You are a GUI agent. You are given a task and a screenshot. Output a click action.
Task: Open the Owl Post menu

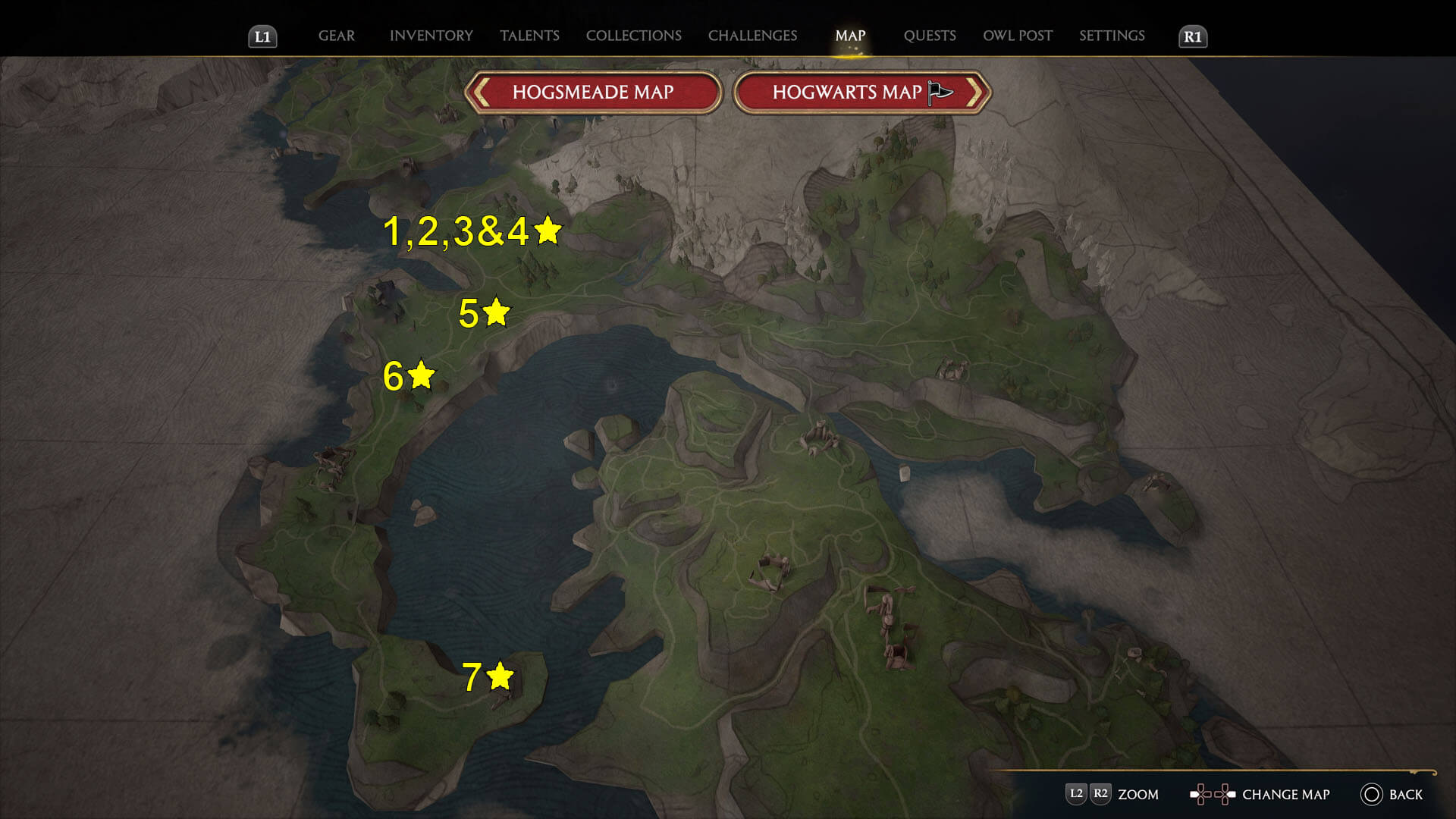tap(1018, 35)
